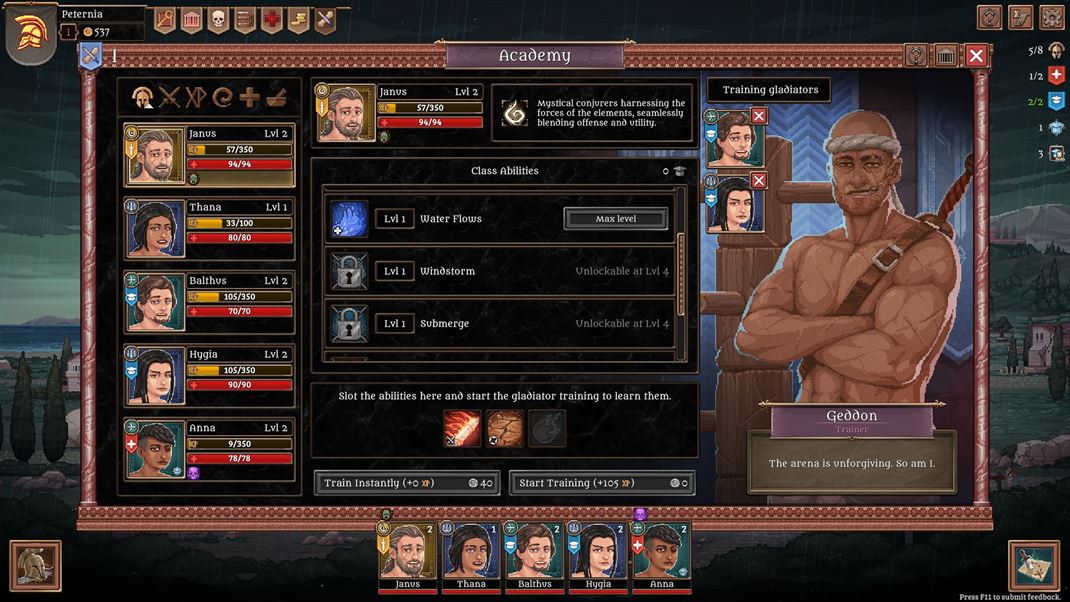Viewport: 1070px width, 602px height.
Task: Open the red cross infirmary banner
Action: coord(272,19)
